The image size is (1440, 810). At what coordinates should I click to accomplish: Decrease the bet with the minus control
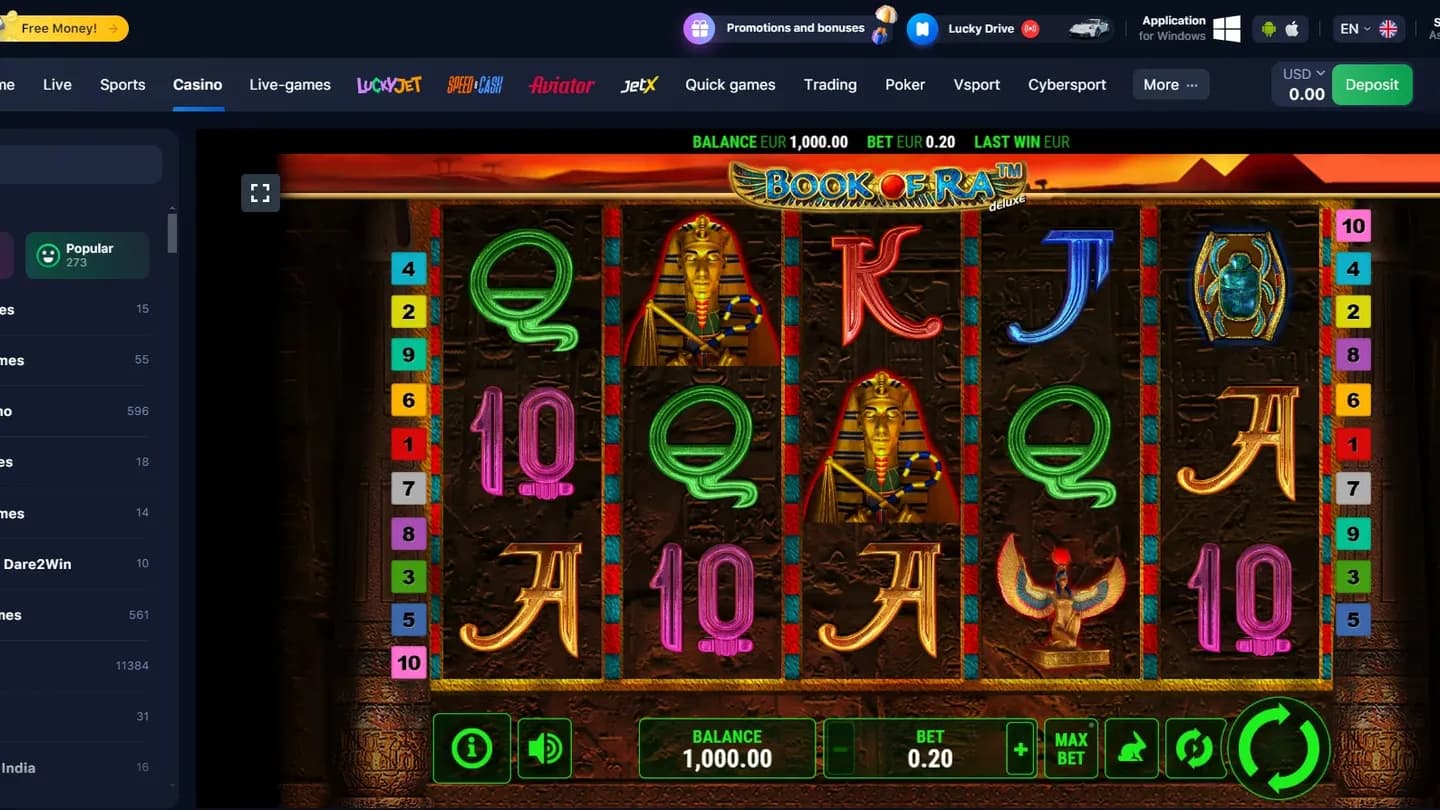point(840,748)
